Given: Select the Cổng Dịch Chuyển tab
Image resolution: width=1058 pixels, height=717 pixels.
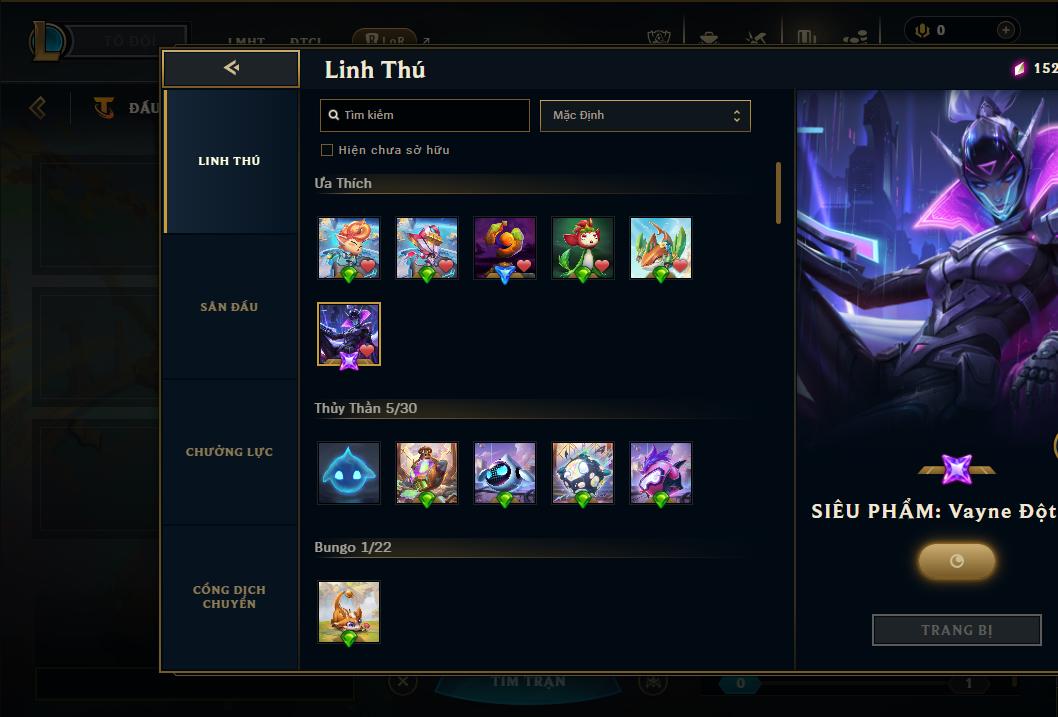Looking at the screenshot, I should click(229, 597).
